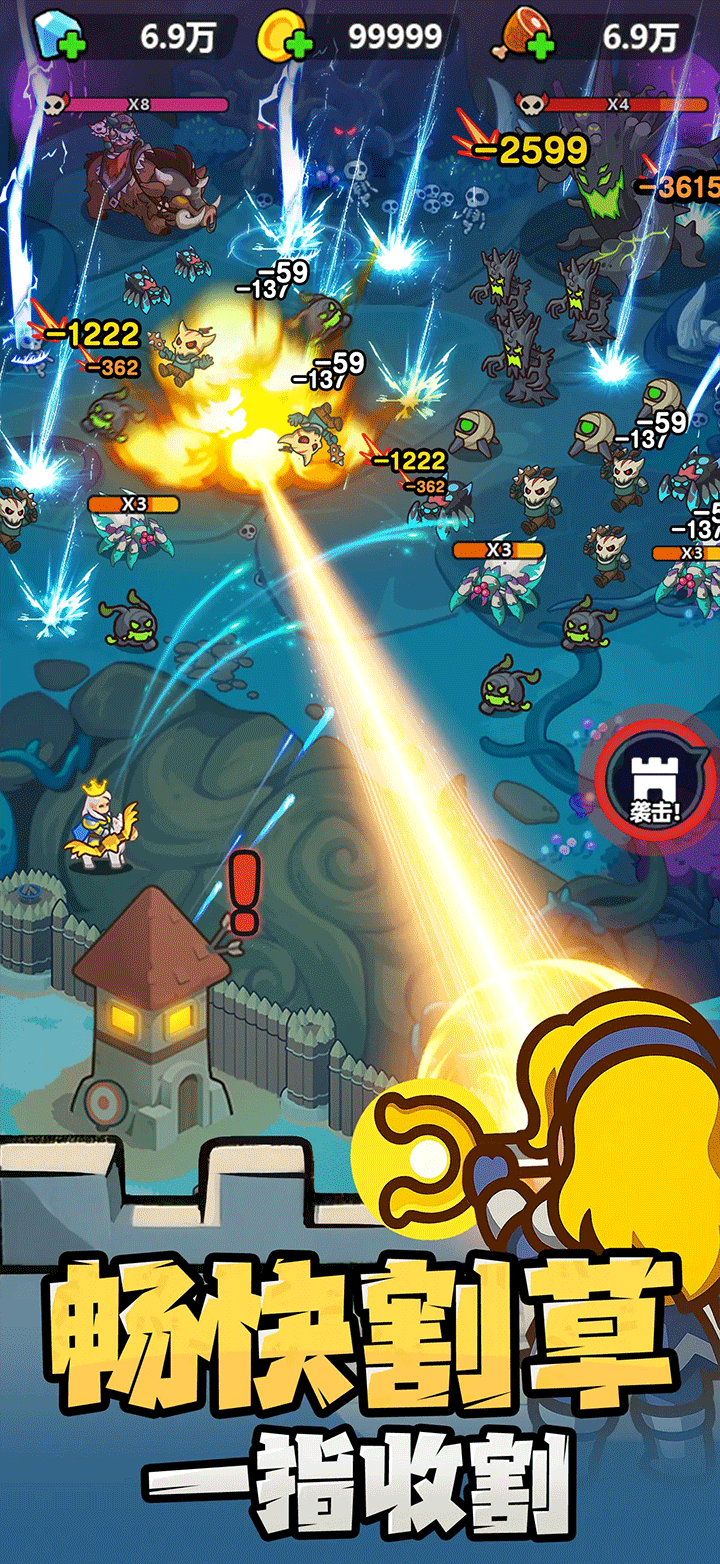
Task: Add more meat food resource
Action: coord(538,45)
